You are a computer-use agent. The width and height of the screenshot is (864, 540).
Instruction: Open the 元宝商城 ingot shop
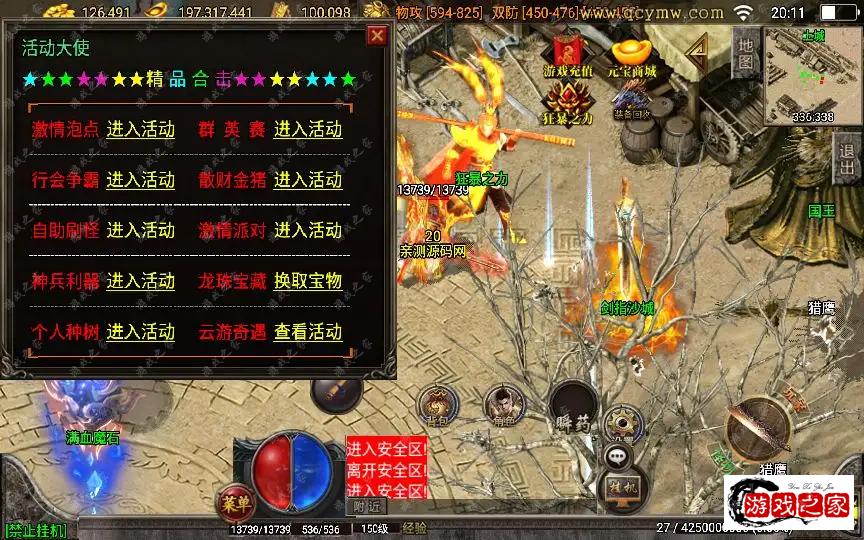tap(631, 55)
